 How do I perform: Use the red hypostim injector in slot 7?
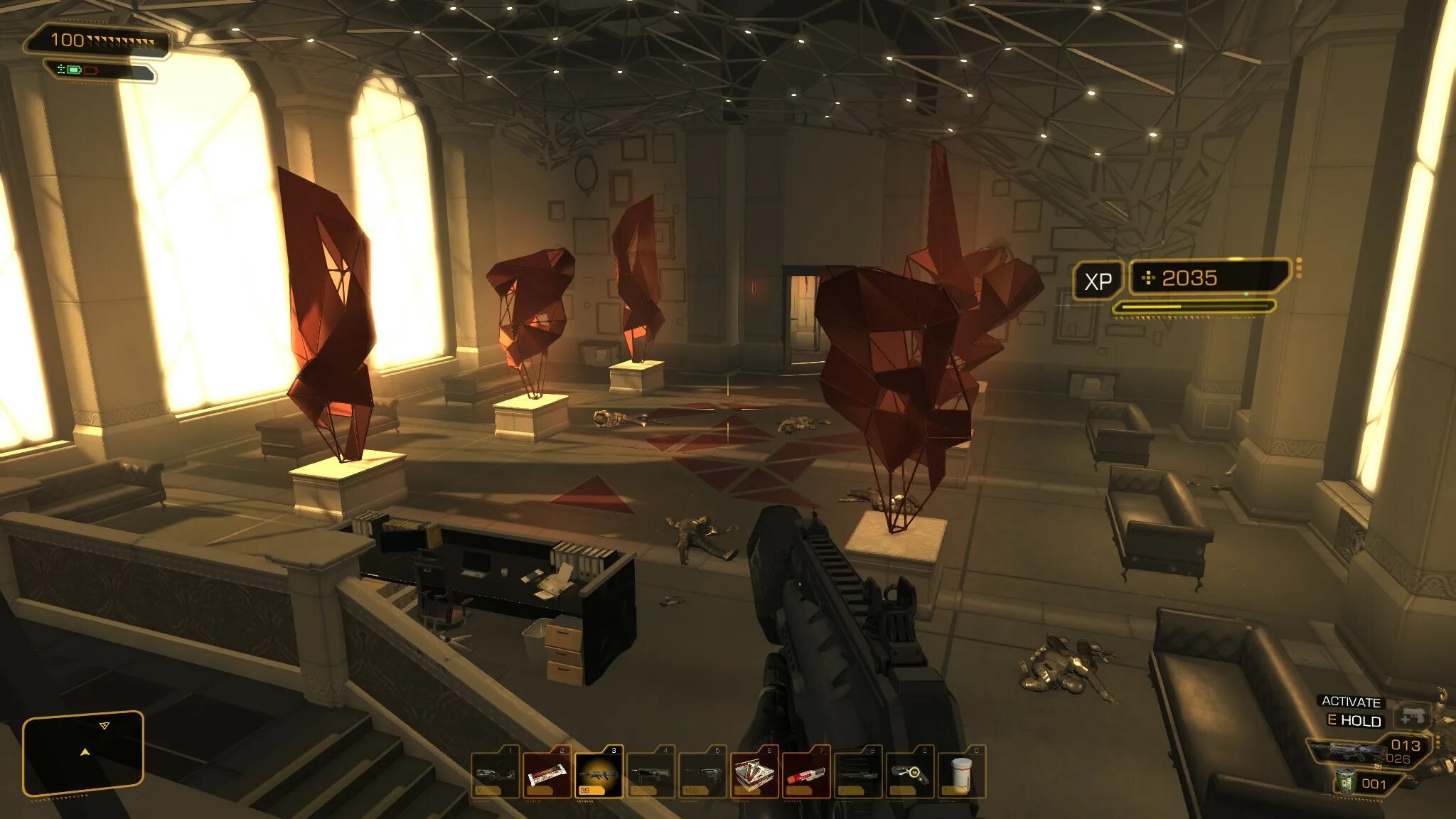(806, 773)
